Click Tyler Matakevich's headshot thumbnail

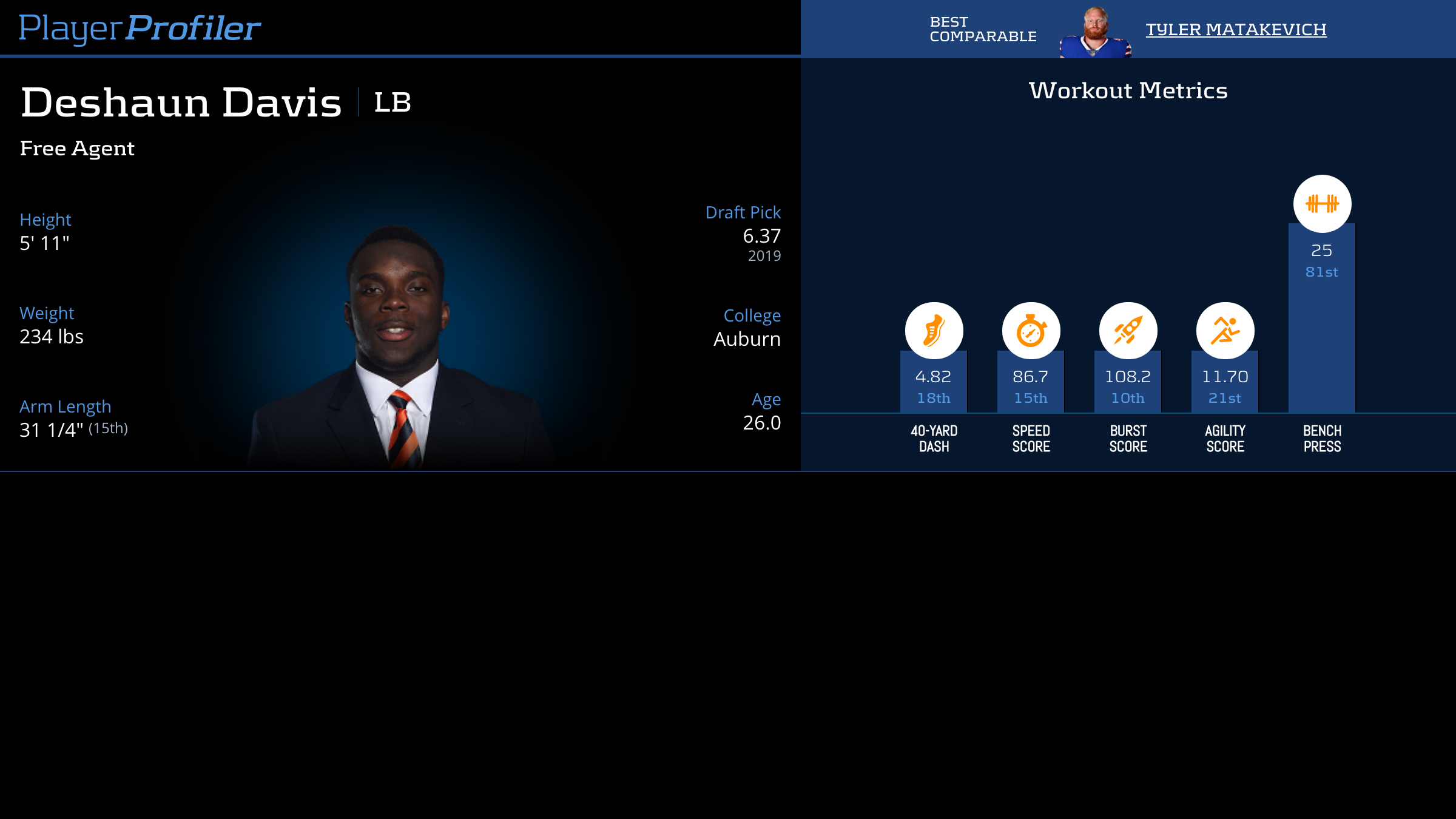pyautogui.click(x=1095, y=33)
